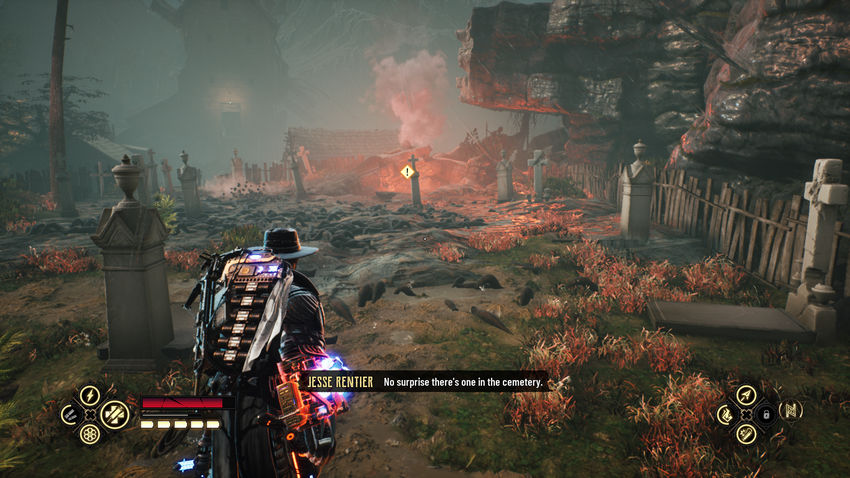Select the revolver cylinder icon
Screen dimensions: 850x478
[x=90, y=434]
